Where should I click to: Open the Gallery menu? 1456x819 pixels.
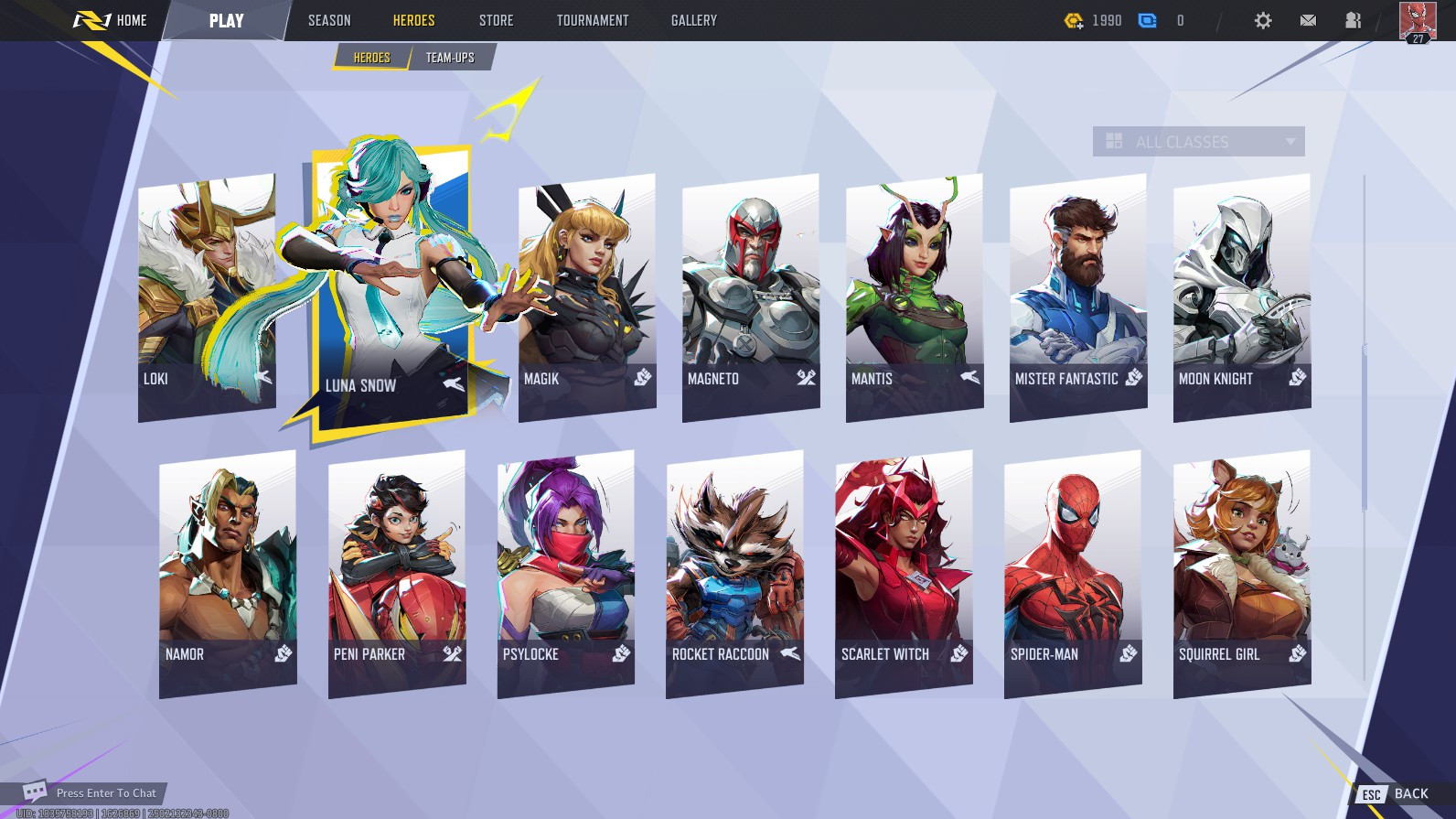tap(693, 19)
